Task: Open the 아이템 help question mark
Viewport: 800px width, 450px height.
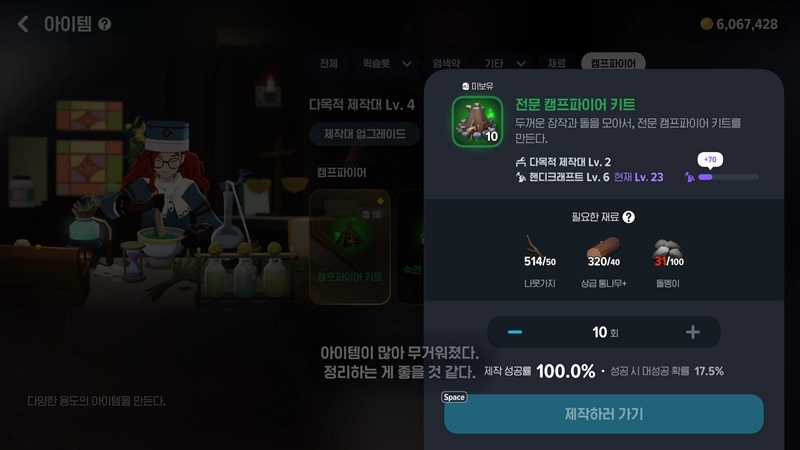Action: (105, 25)
